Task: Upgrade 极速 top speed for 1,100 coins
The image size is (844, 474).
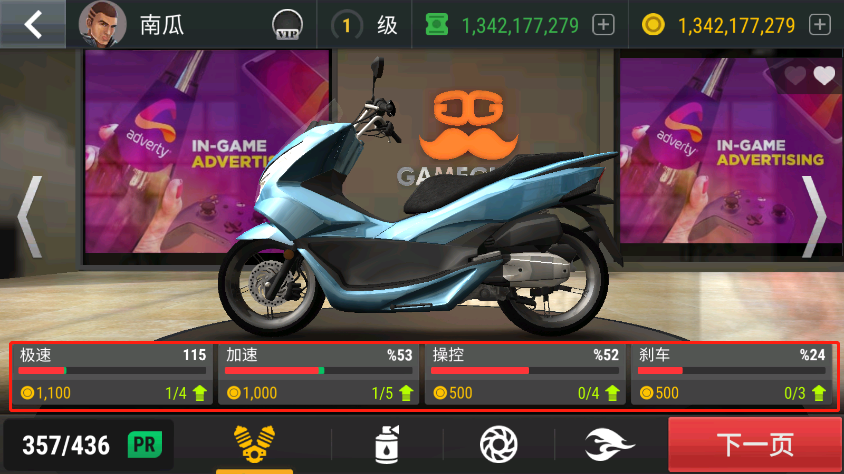Action: [x=112, y=374]
